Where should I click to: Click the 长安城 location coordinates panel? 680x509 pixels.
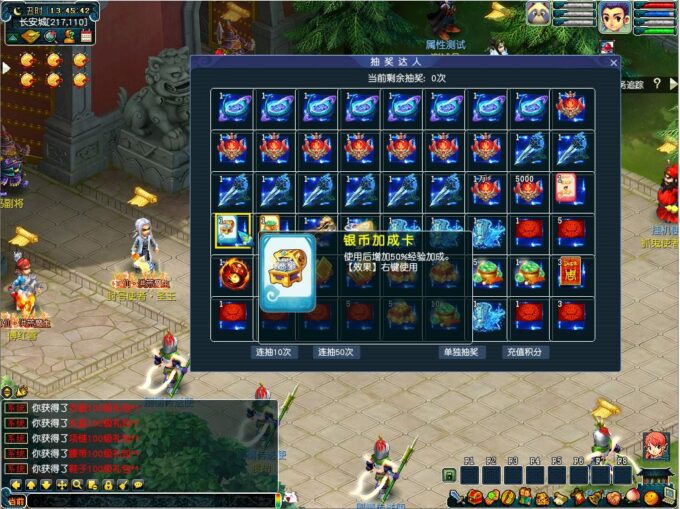tap(52, 20)
